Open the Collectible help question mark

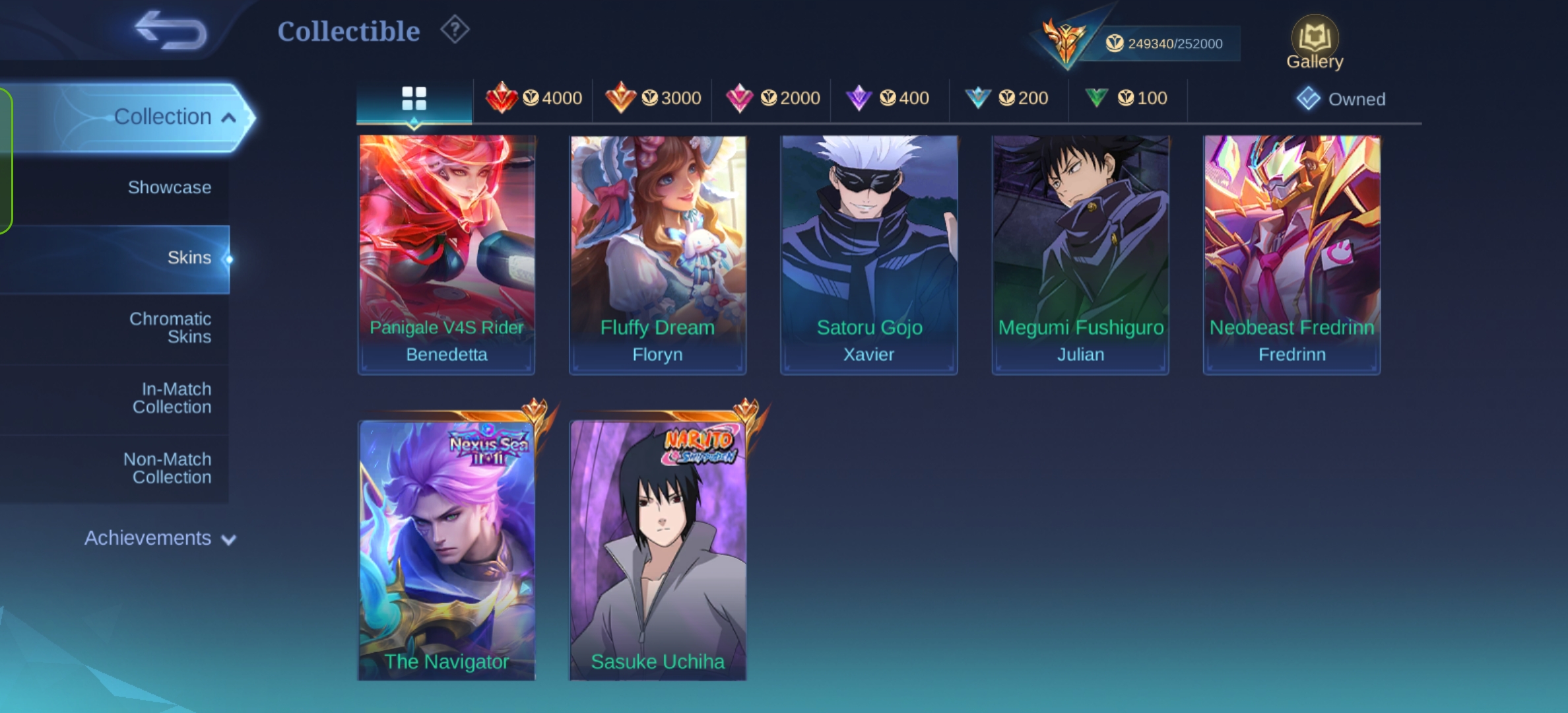coord(455,30)
